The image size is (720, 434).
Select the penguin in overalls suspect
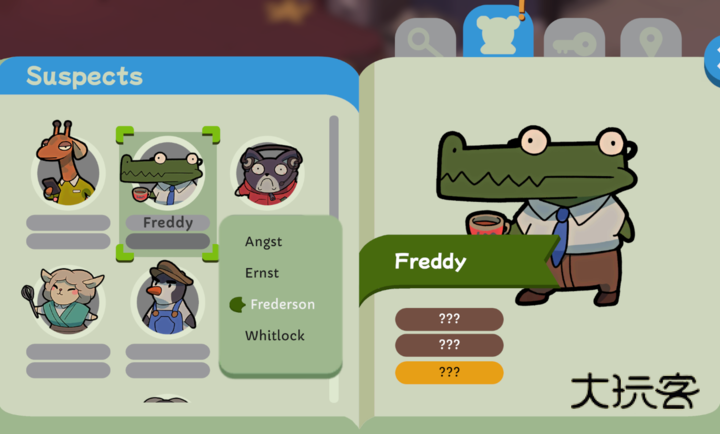tap(167, 299)
